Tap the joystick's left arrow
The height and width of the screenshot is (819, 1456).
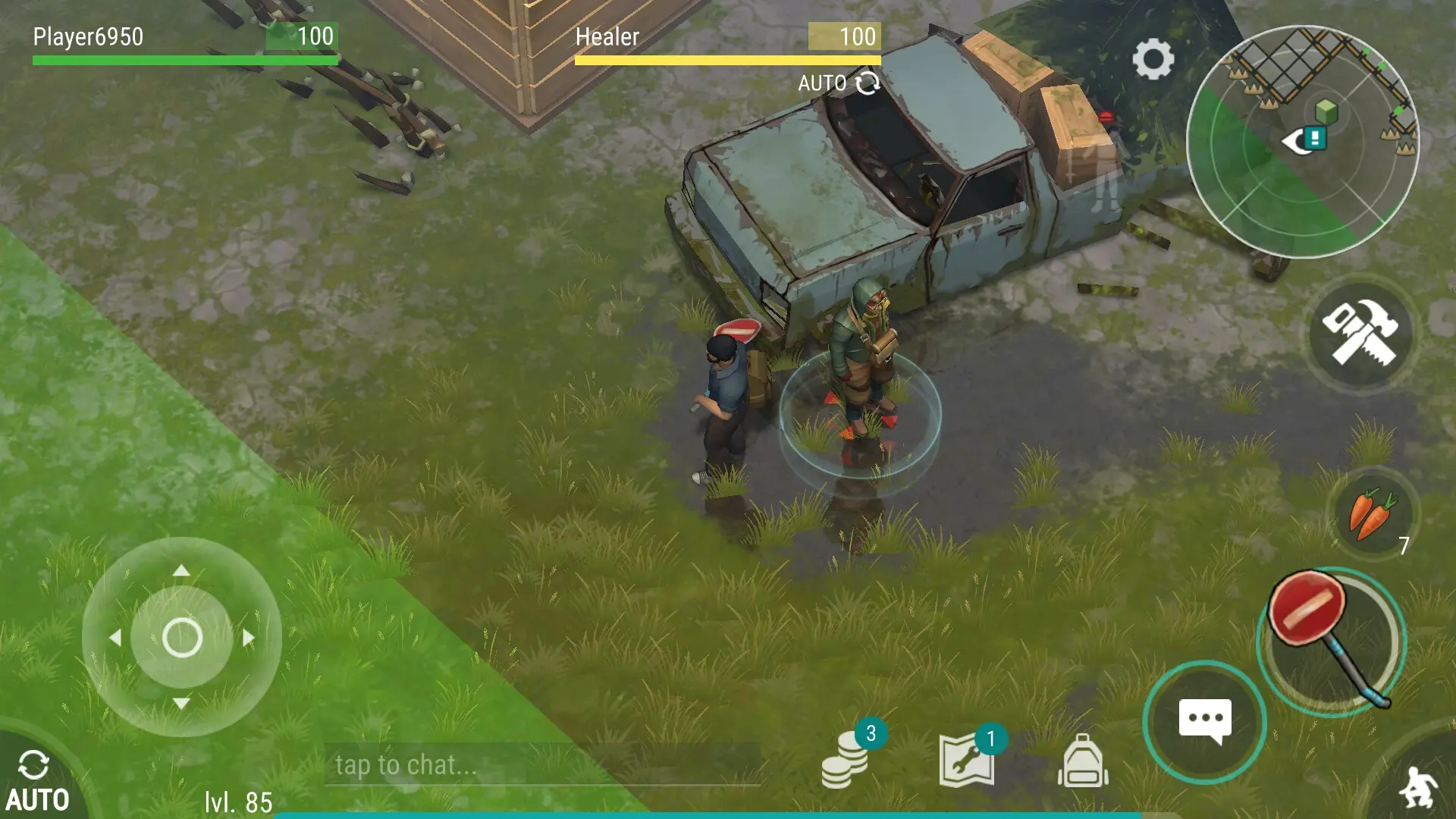click(x=115, y=638)
